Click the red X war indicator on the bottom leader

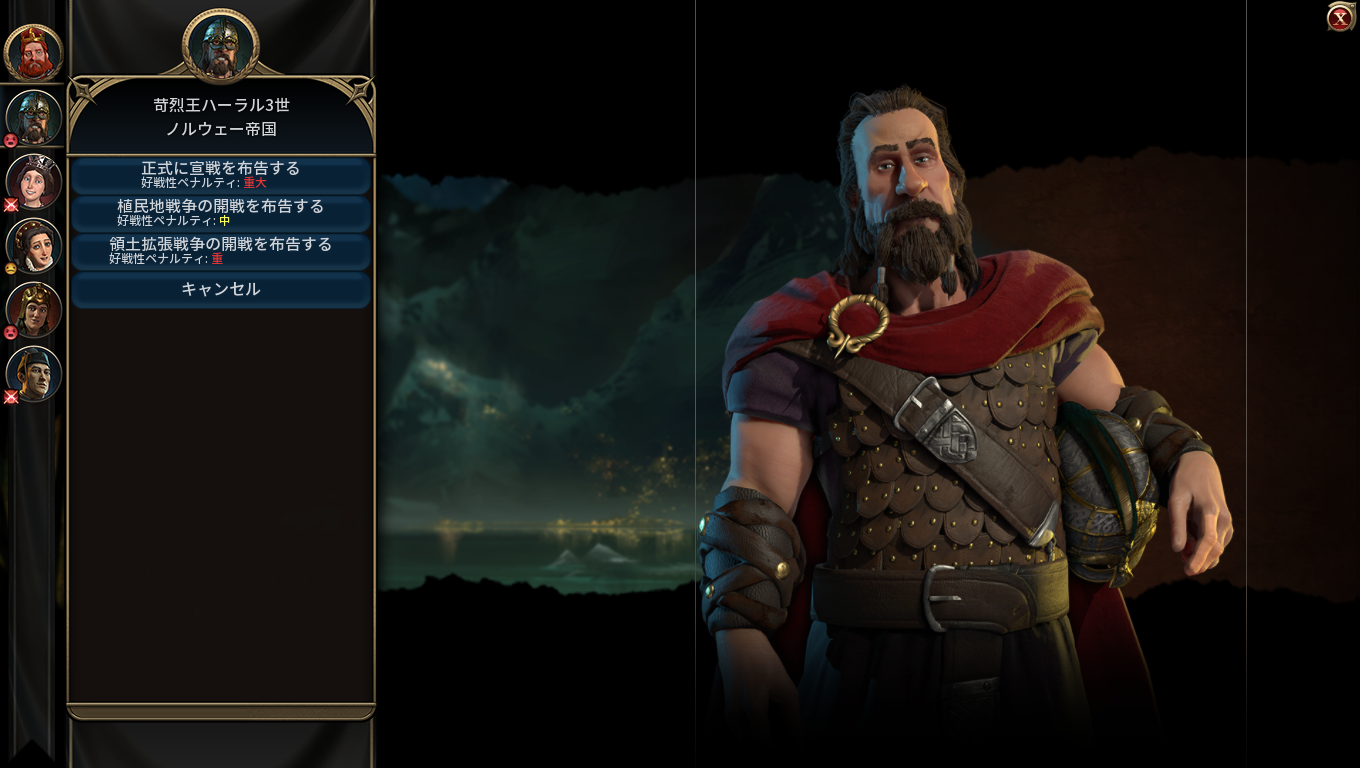coord(10,396)
